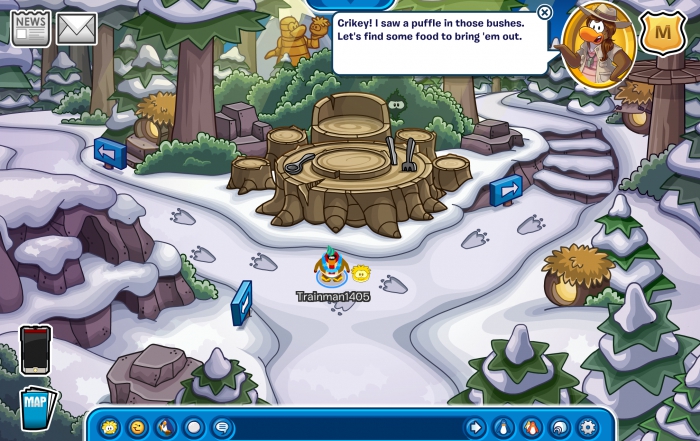The height and width of the screenshot is (441, 700).
Task: Open the settings gear
Action: click(587, 427)
